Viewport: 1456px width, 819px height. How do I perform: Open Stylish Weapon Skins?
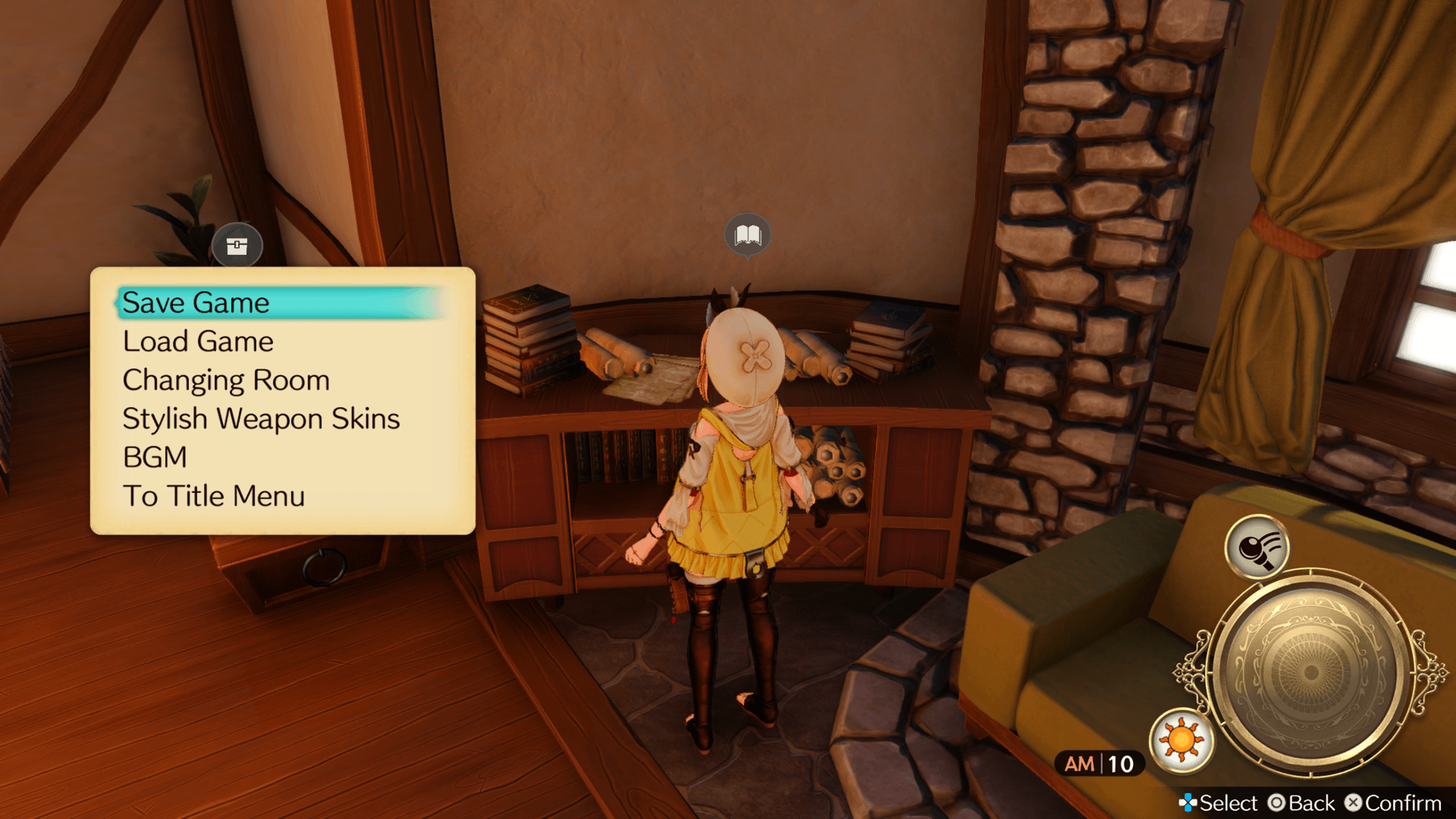(261, 419)
